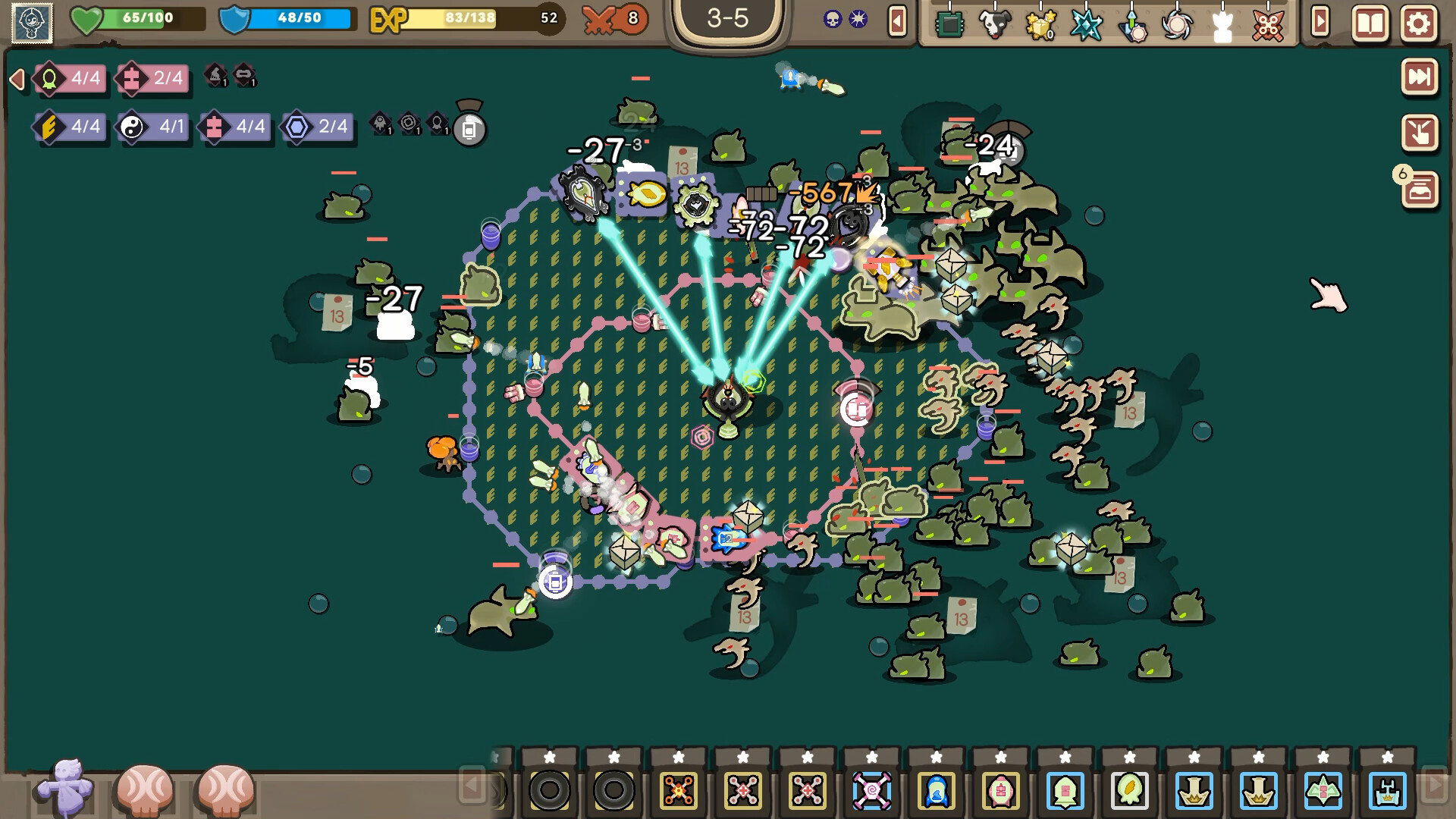Open the settings gear menu
Image resolution: width=1456 pixels, height=819 pixels.
[1418, 24]
